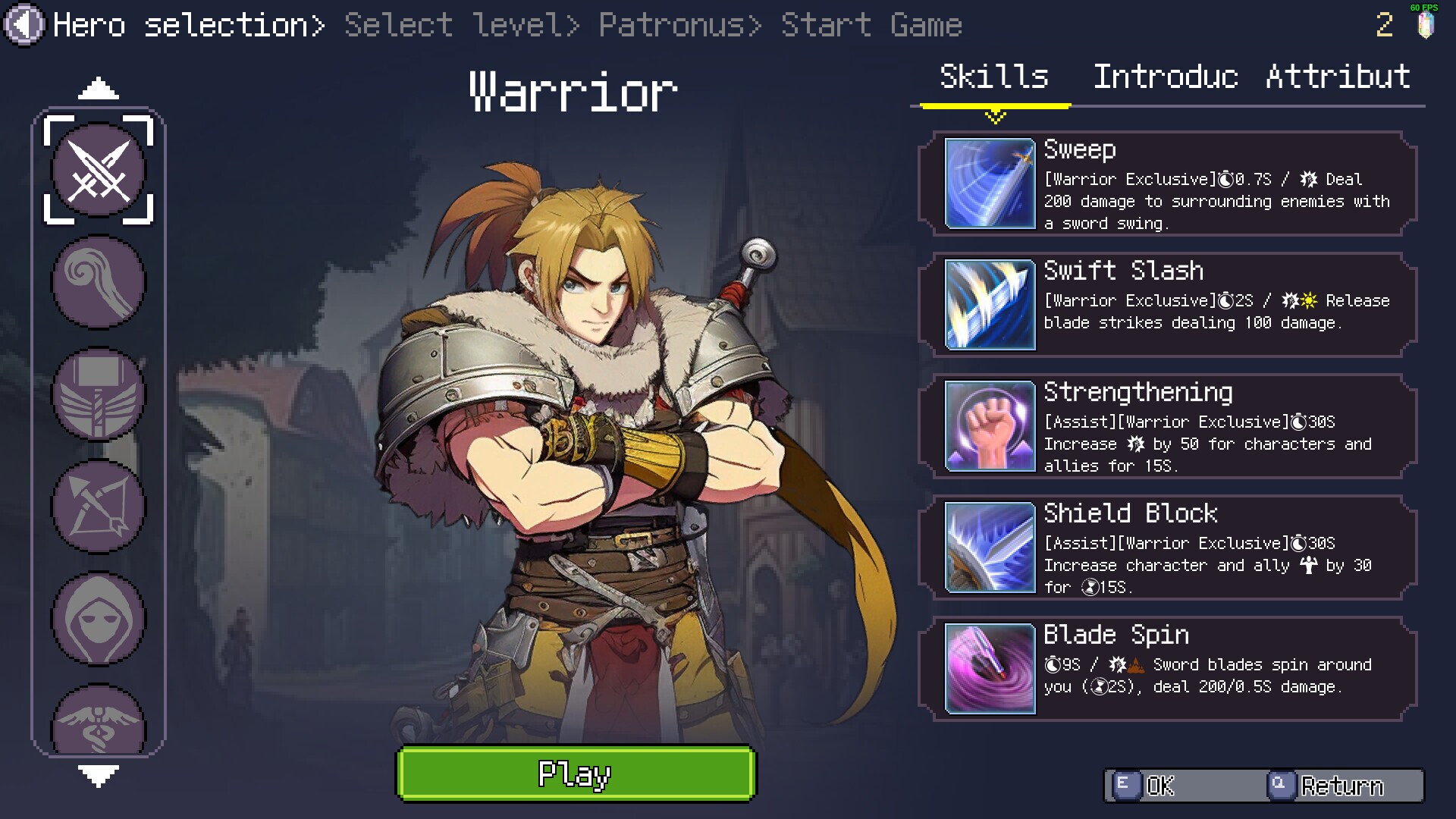Click the Swift Slash skill thumbnail
Viewport: 1456px width, 819px height.
pos(989,305)
